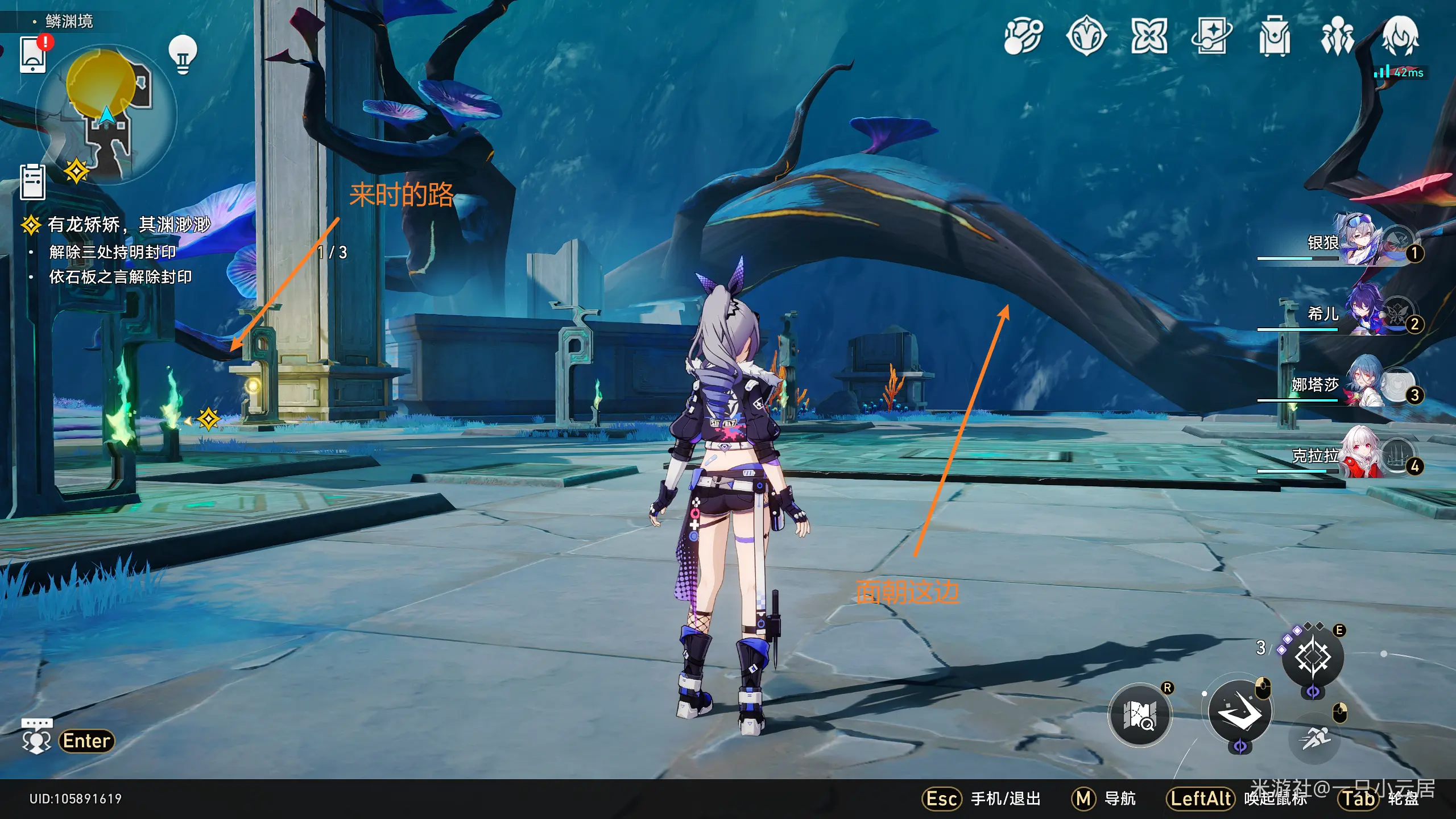The image size is (1456, 819).
Task: Open the chat box icon
Action: pyautogui.click(x=37, y=737)
